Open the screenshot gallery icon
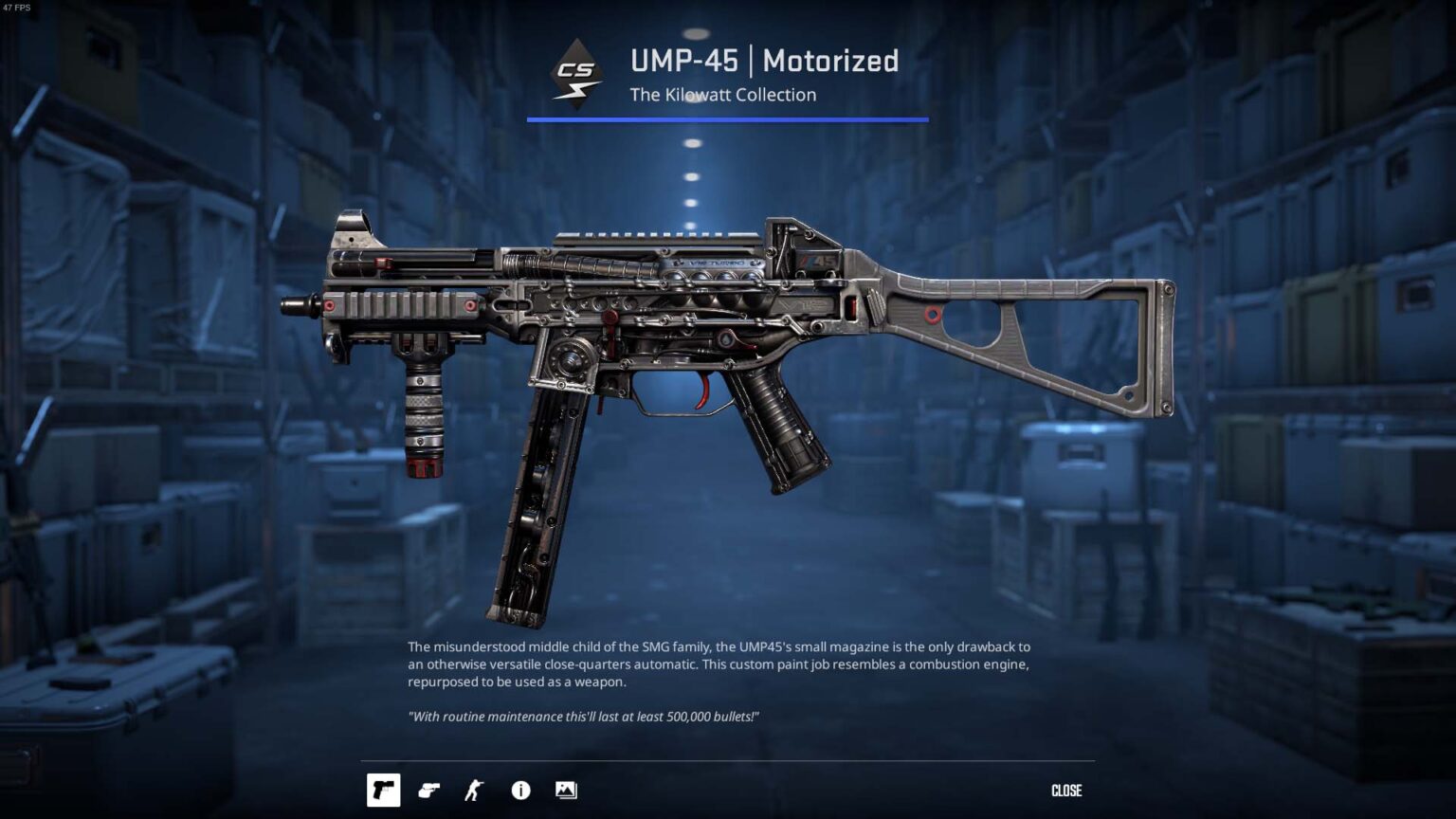This screenshot has height=819, width=1456. (566, 790)
